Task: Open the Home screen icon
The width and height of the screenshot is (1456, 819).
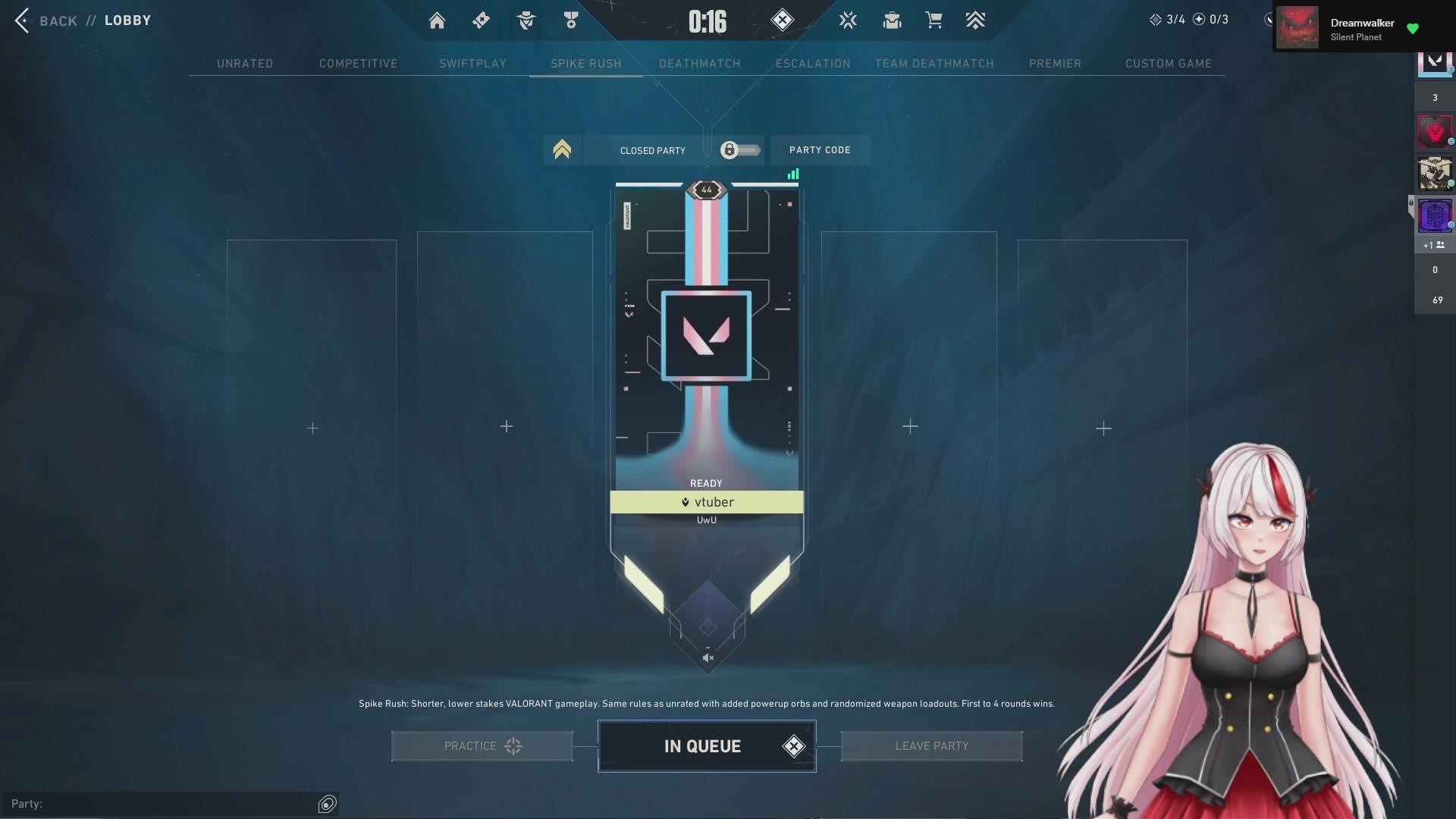Action: [x=437, y=20]
